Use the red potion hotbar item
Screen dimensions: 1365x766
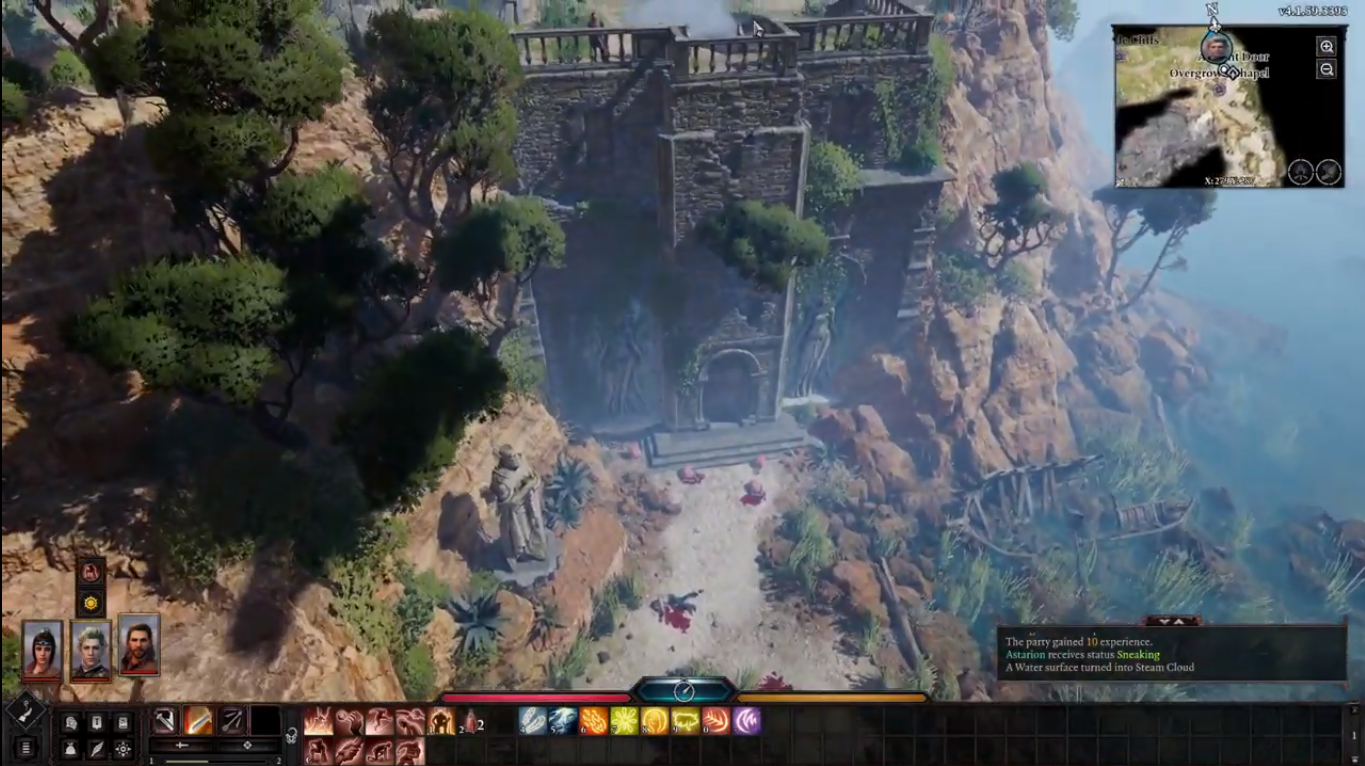click(x=468, y=721)
